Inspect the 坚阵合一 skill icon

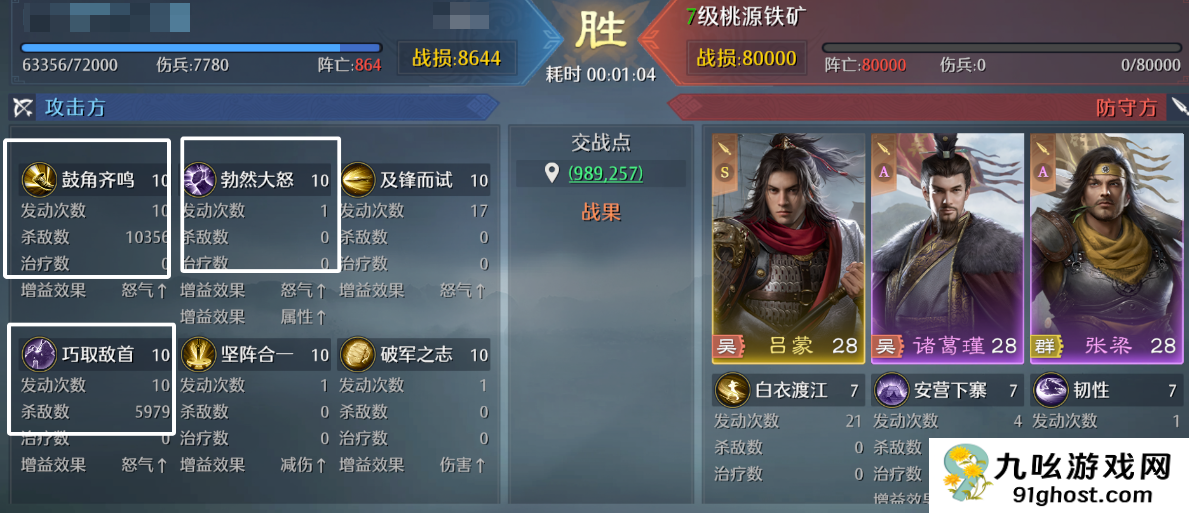click(198, 354)
